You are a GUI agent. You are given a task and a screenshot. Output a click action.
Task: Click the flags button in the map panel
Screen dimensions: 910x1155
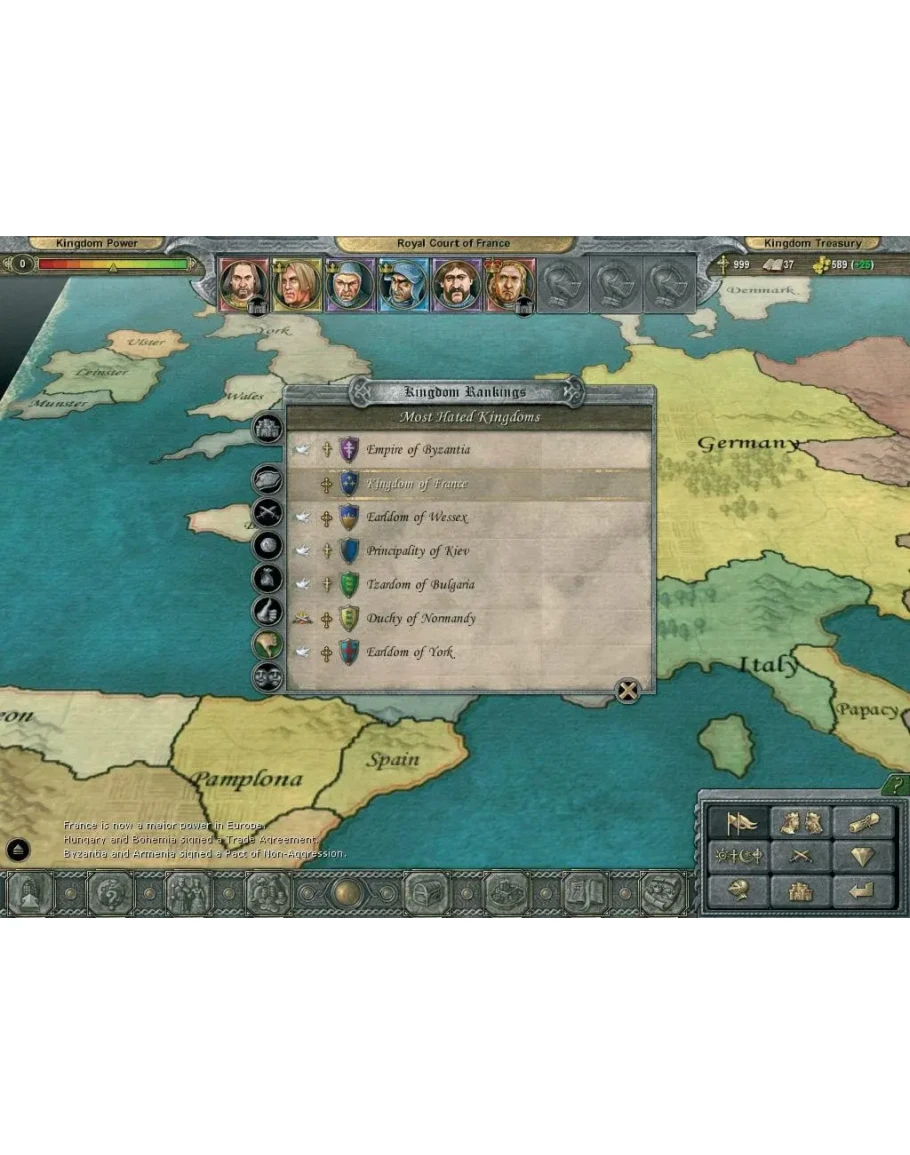(x=738, y=823)
